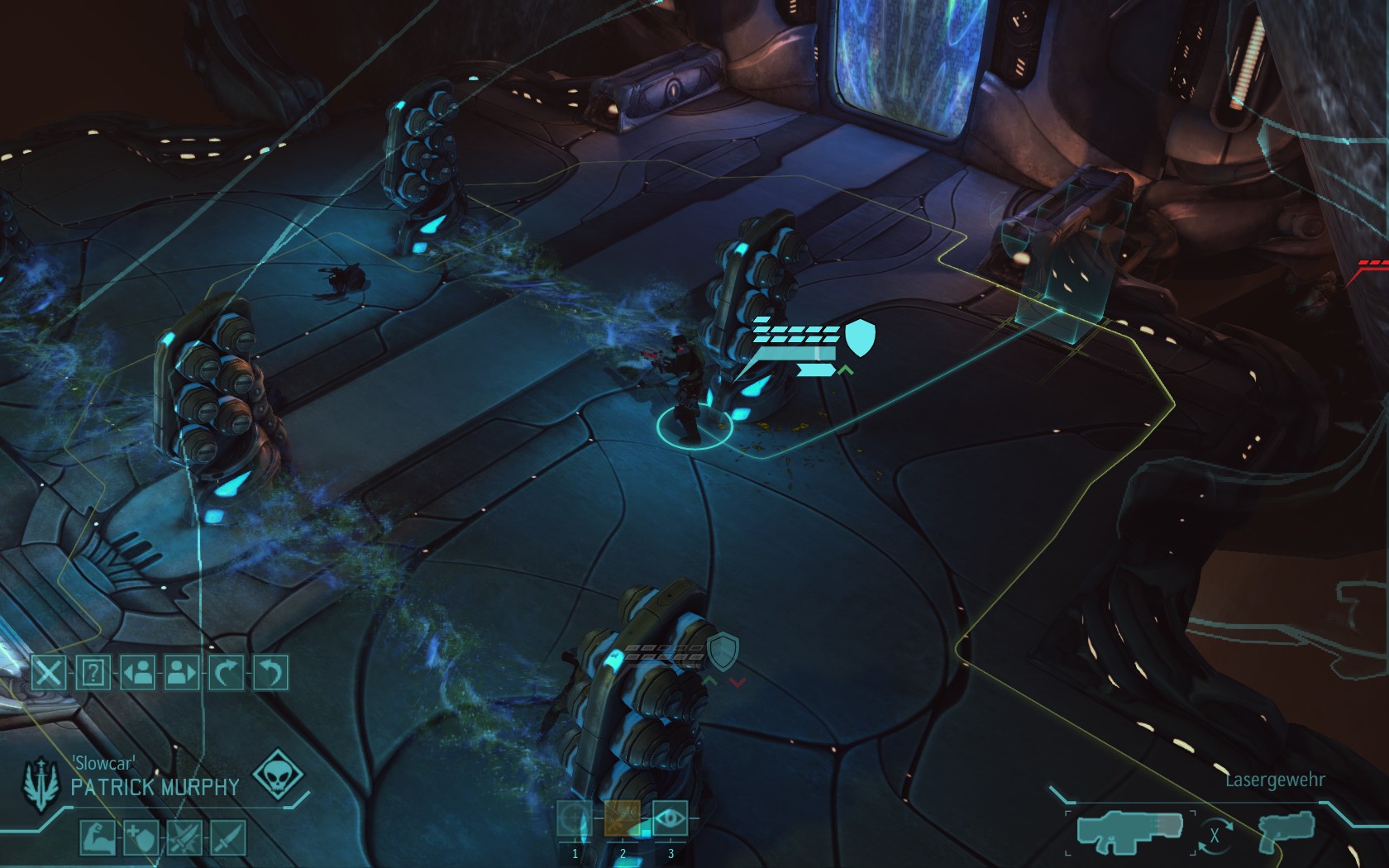Switch to the next soldier

182,673
